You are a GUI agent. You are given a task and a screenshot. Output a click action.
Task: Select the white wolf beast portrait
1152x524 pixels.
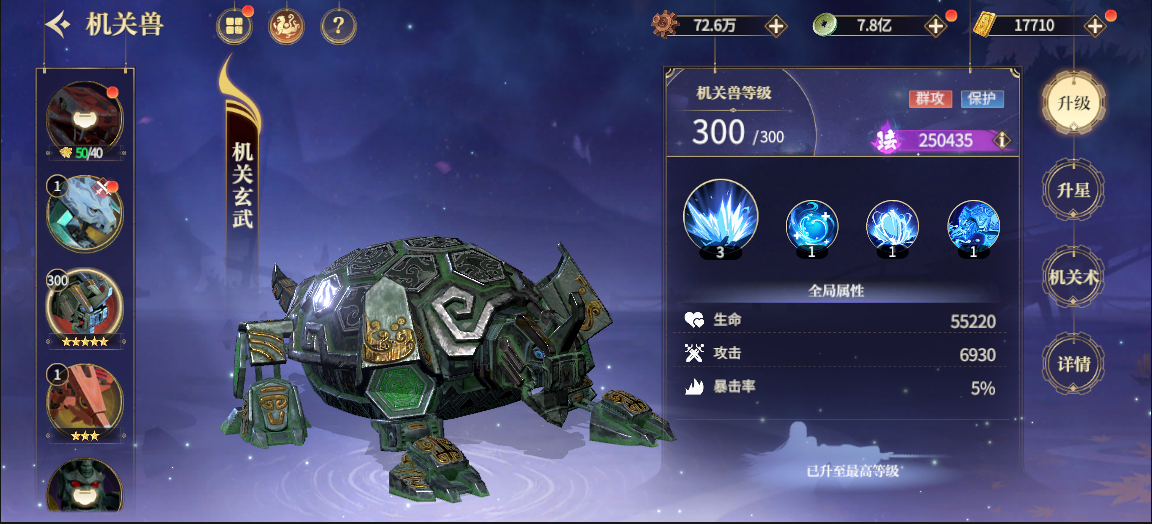[x=85, y=212]
